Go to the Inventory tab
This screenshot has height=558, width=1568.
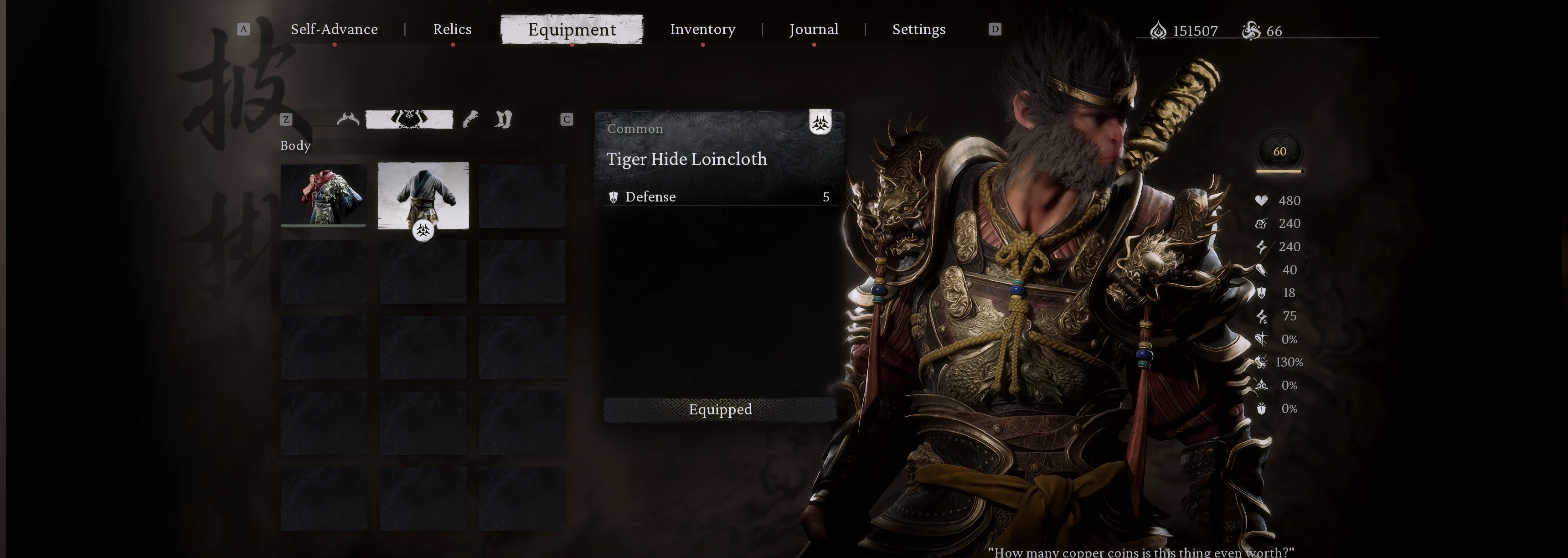pyautogui.click(x=702, y=29)
